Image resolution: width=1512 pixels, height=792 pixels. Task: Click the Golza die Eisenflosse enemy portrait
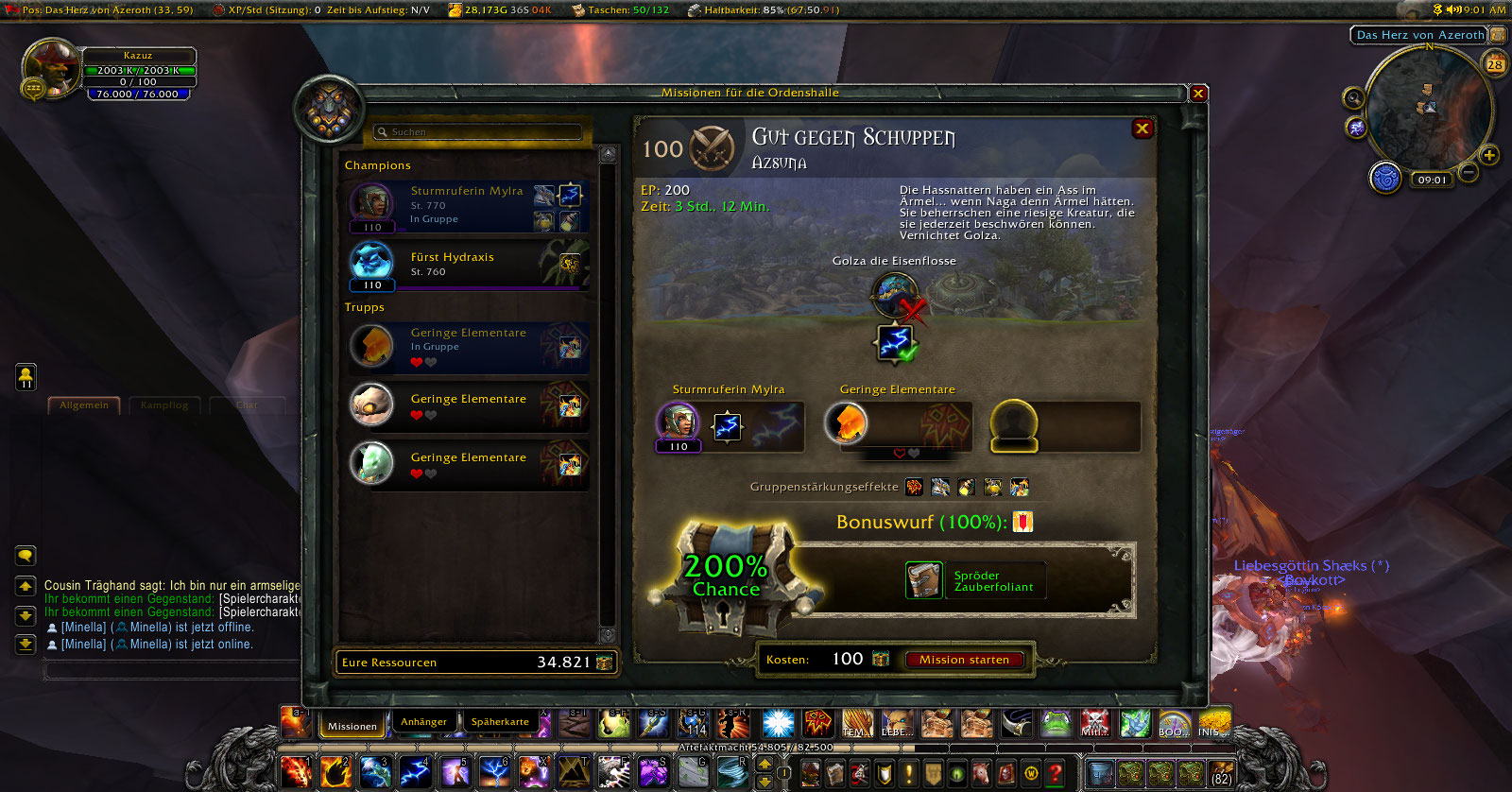893,295
